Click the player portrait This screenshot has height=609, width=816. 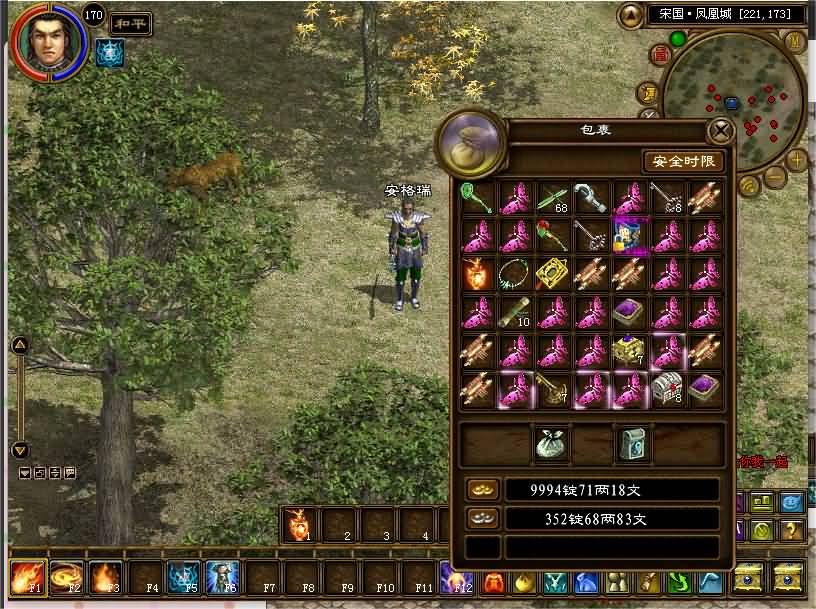(x=46, y=40)
